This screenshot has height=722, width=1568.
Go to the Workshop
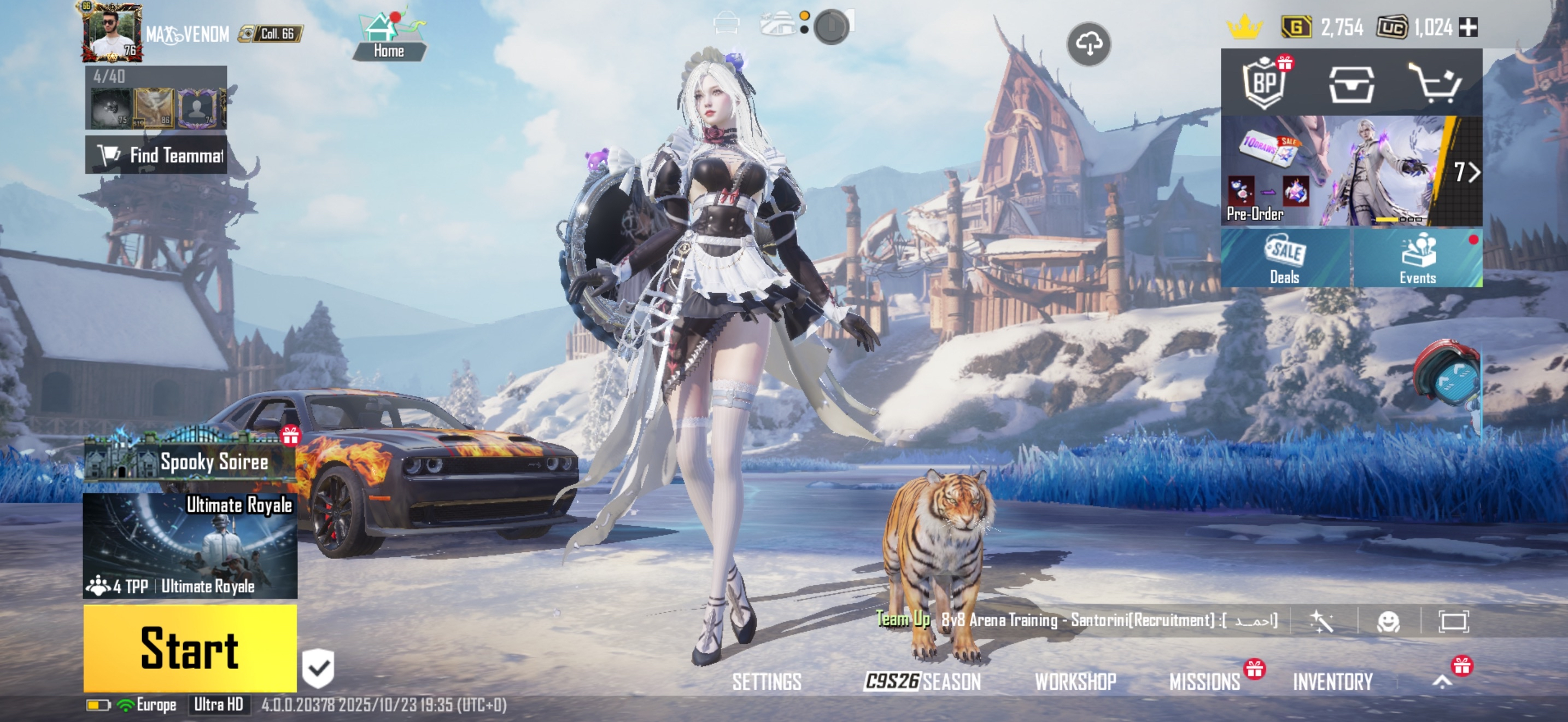[1075, 681]
